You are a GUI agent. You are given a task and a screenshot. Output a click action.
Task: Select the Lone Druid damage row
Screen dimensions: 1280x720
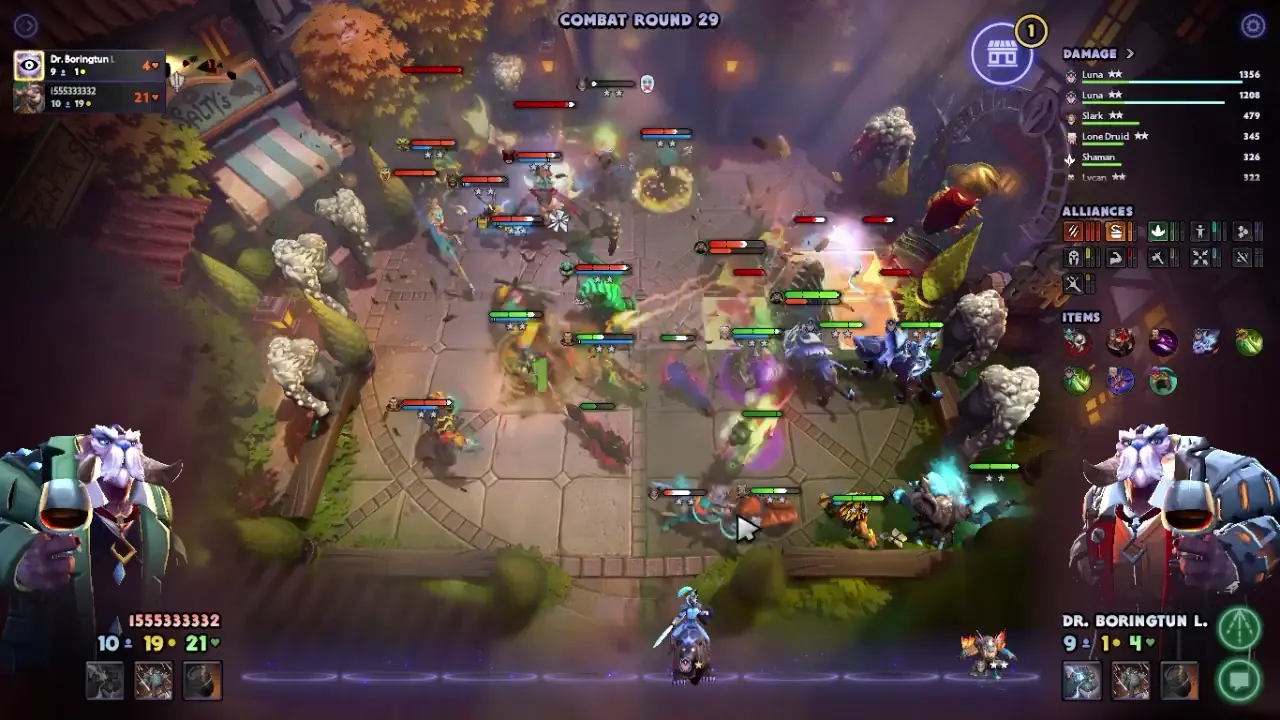[x=1160, y=137]
